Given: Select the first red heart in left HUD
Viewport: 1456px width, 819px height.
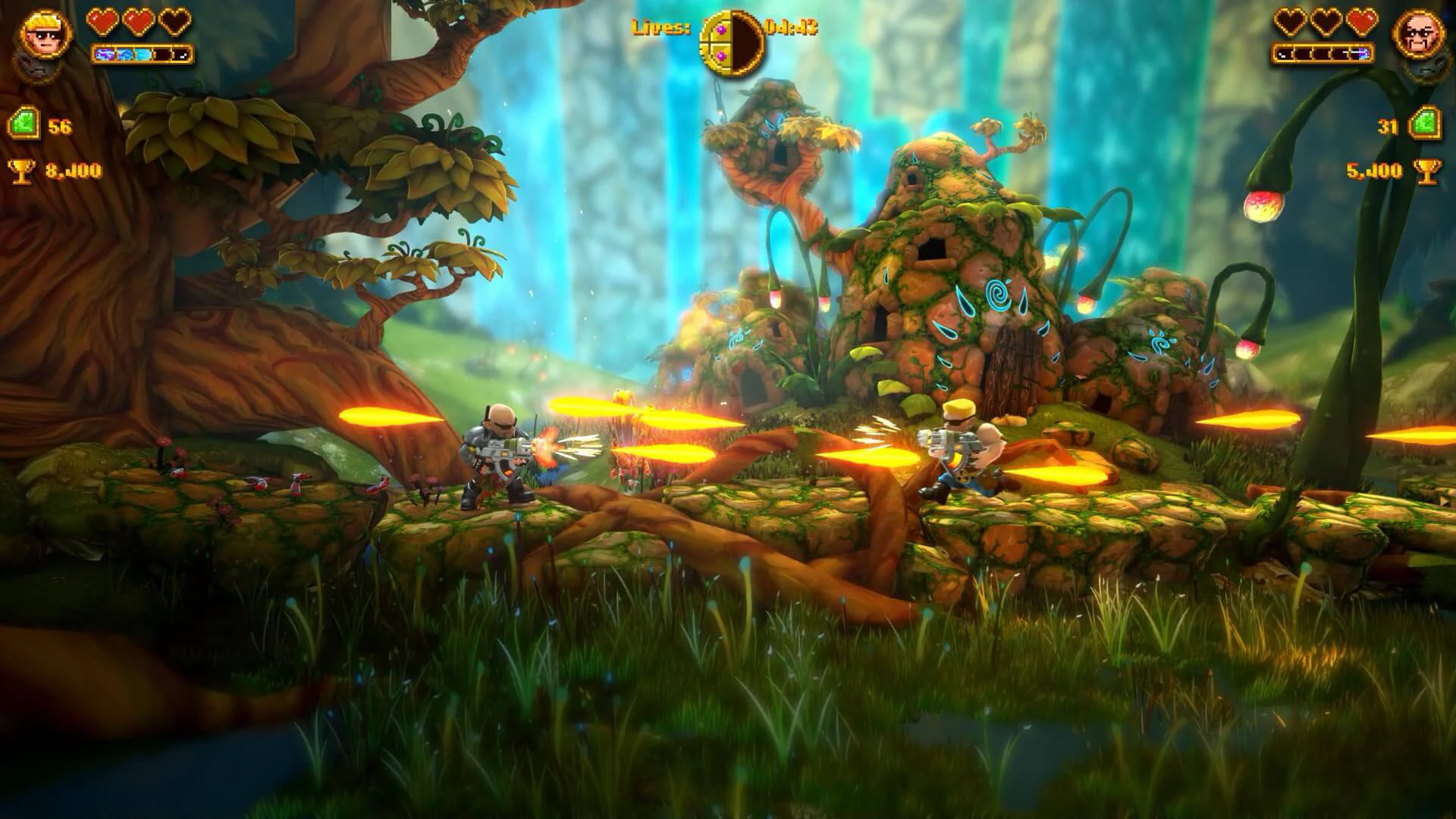Looking at the screenshot, I should (101, 23).
